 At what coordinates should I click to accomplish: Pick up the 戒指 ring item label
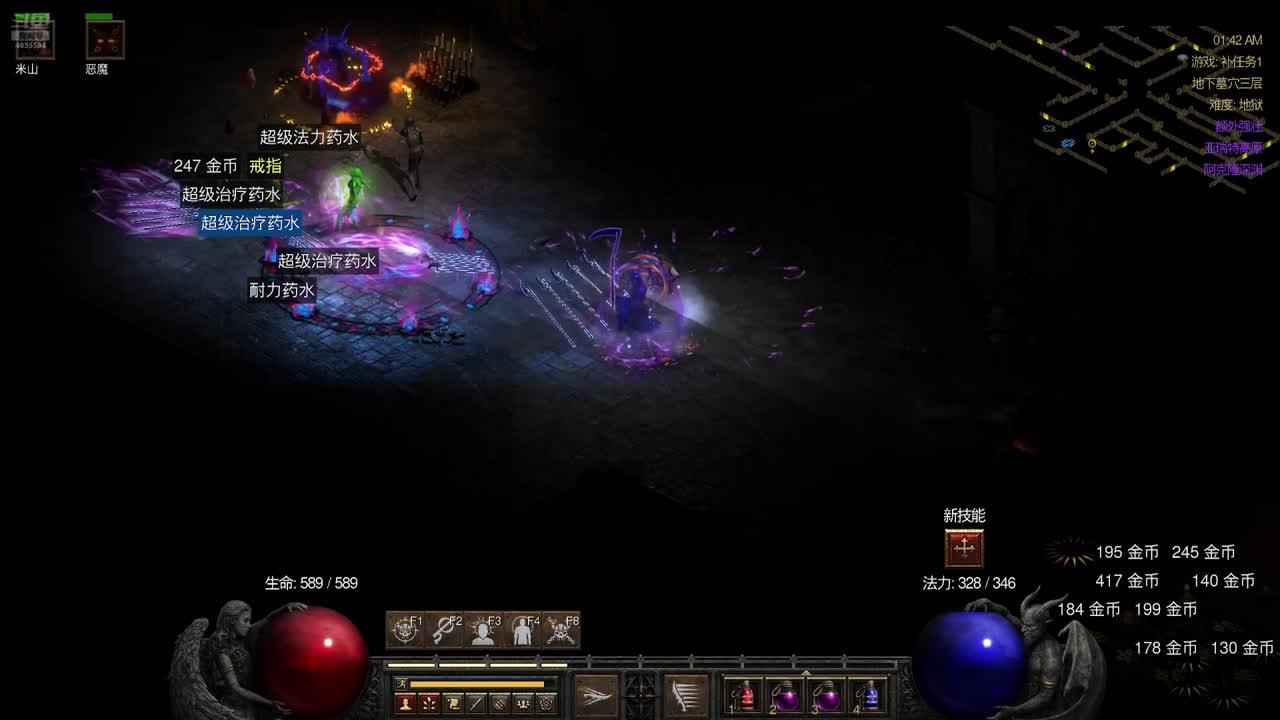[x=266, y=166]
